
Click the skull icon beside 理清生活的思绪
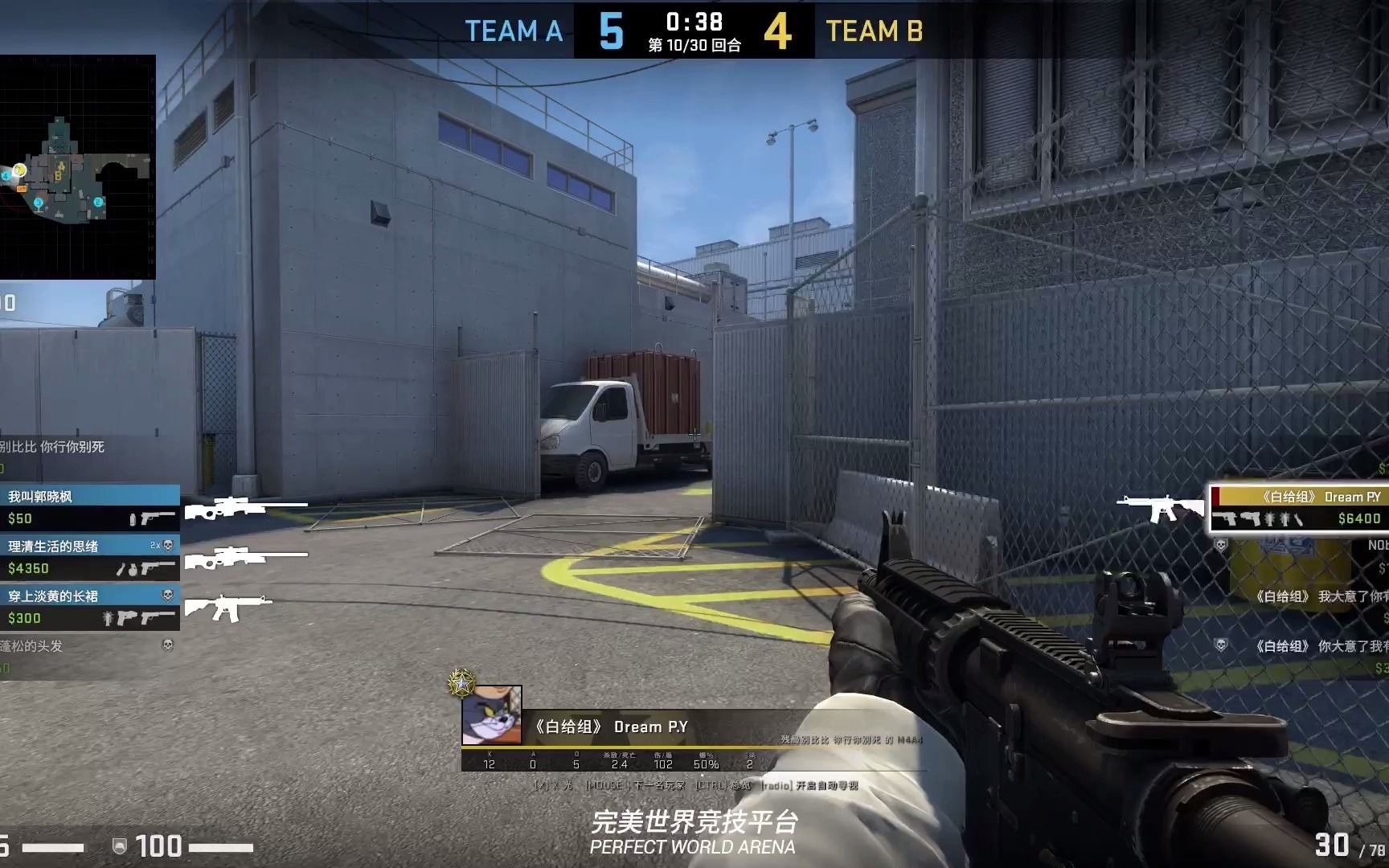pos(169,545)
